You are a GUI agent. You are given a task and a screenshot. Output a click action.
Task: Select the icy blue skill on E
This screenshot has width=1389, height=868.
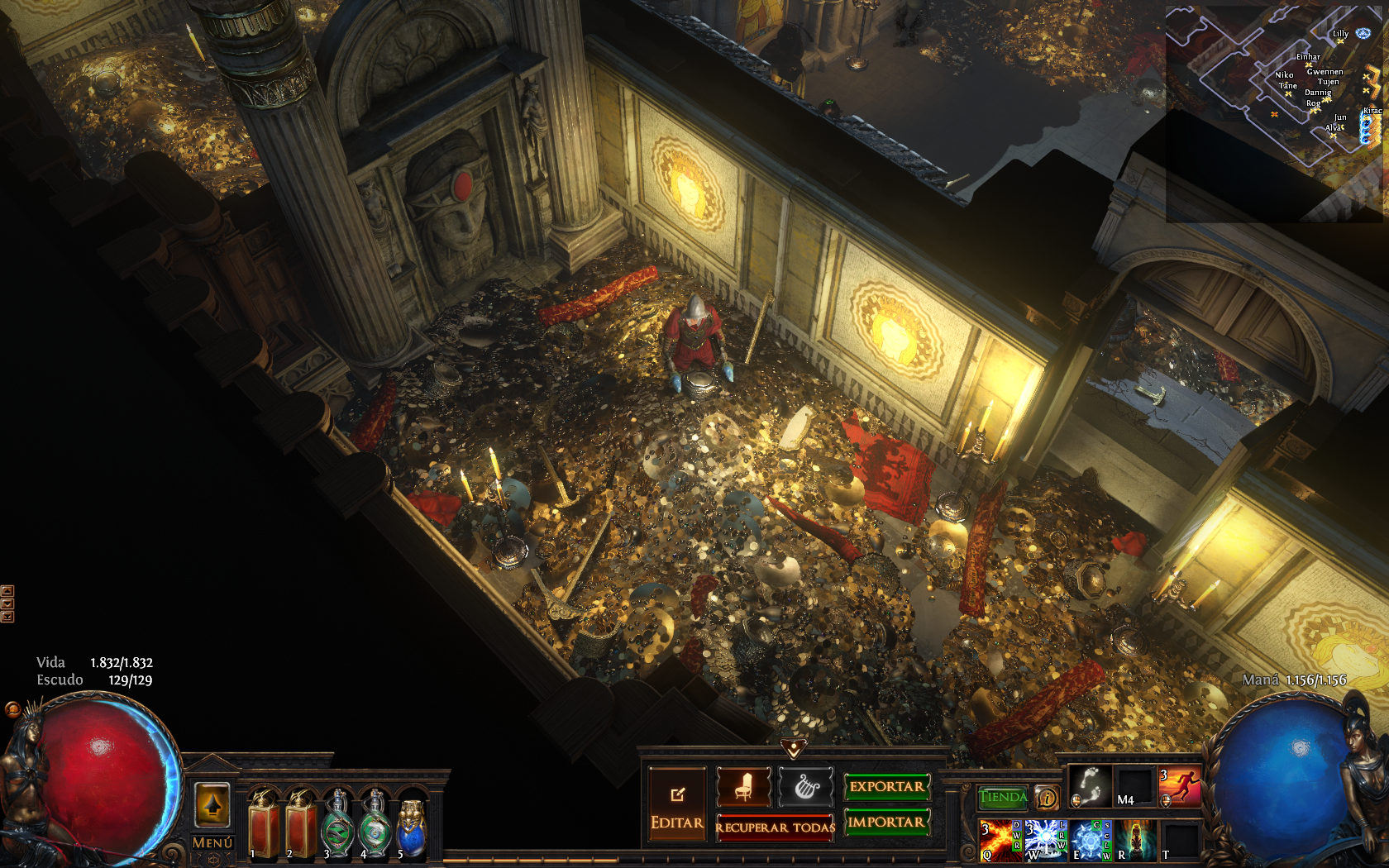coord(1090,840)
